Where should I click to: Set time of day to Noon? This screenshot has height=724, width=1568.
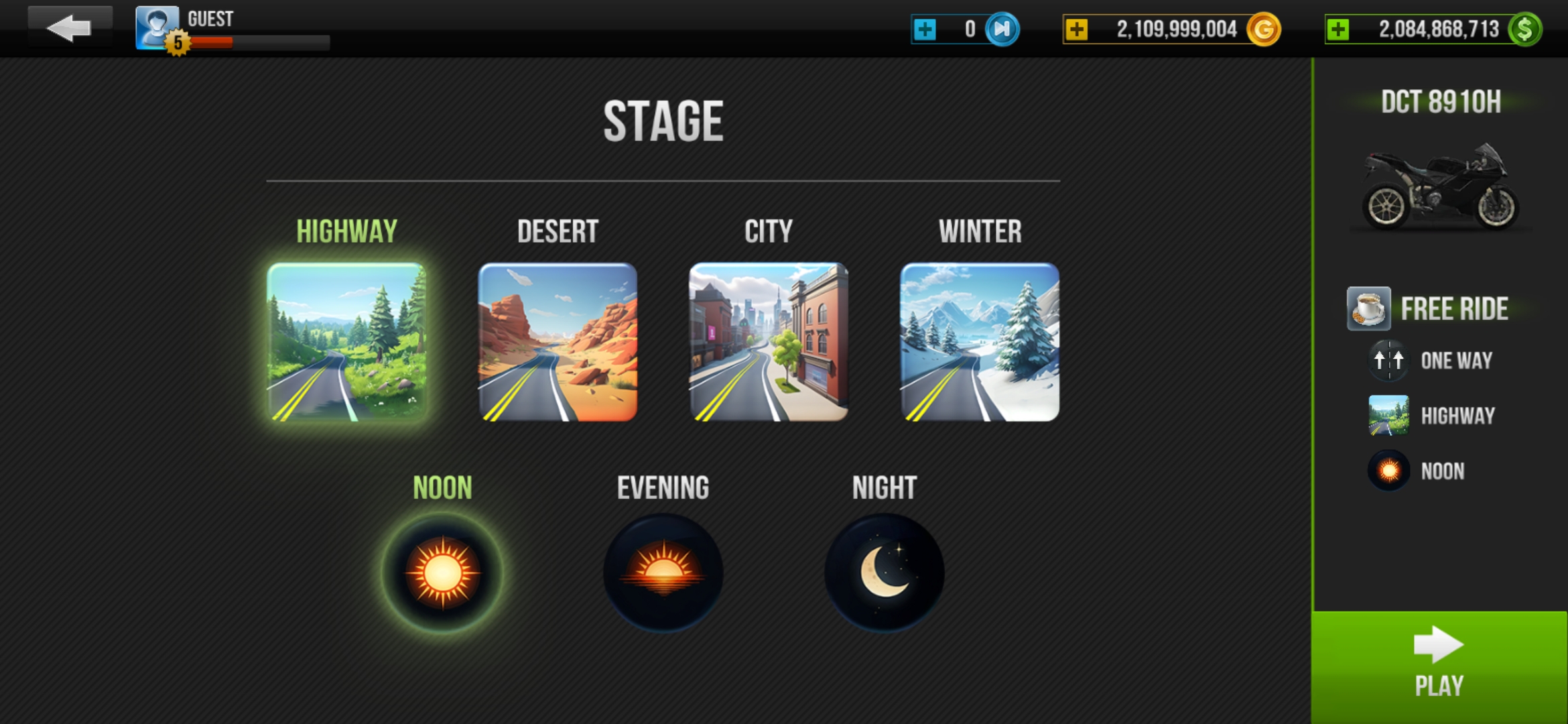(x=442, y=573)
